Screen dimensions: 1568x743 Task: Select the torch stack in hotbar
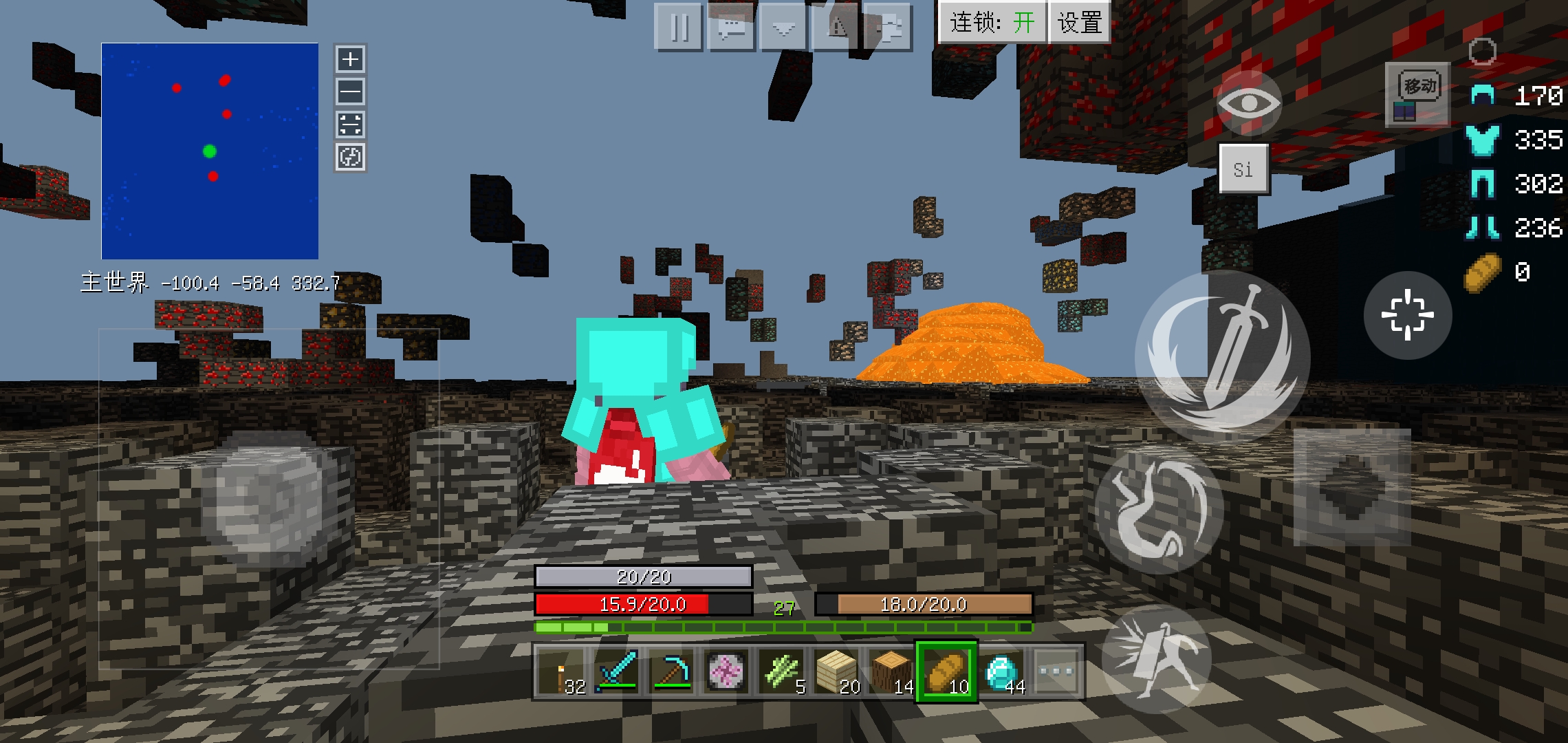coord(563,671)
